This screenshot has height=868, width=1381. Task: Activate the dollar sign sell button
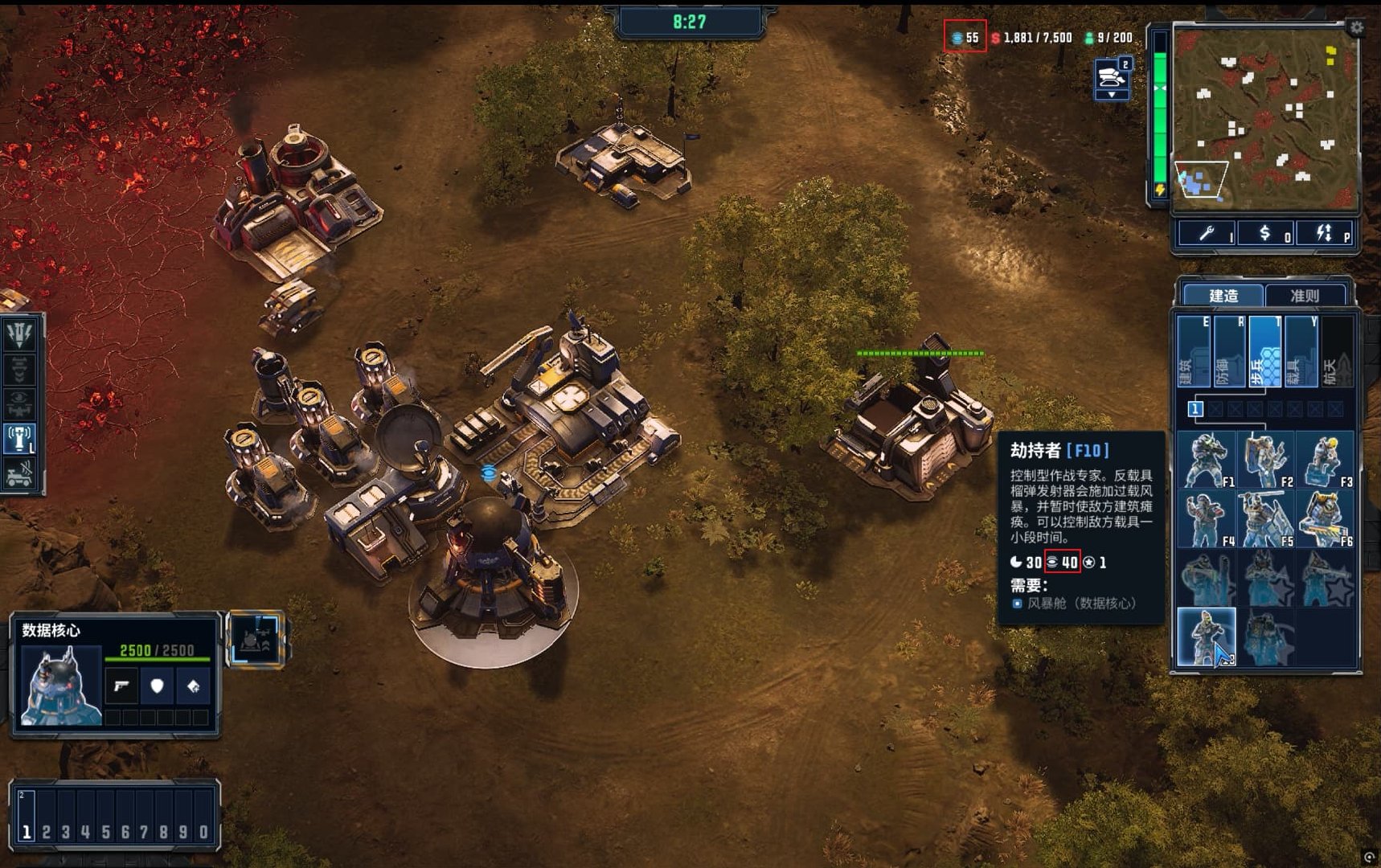[1265, 233]
